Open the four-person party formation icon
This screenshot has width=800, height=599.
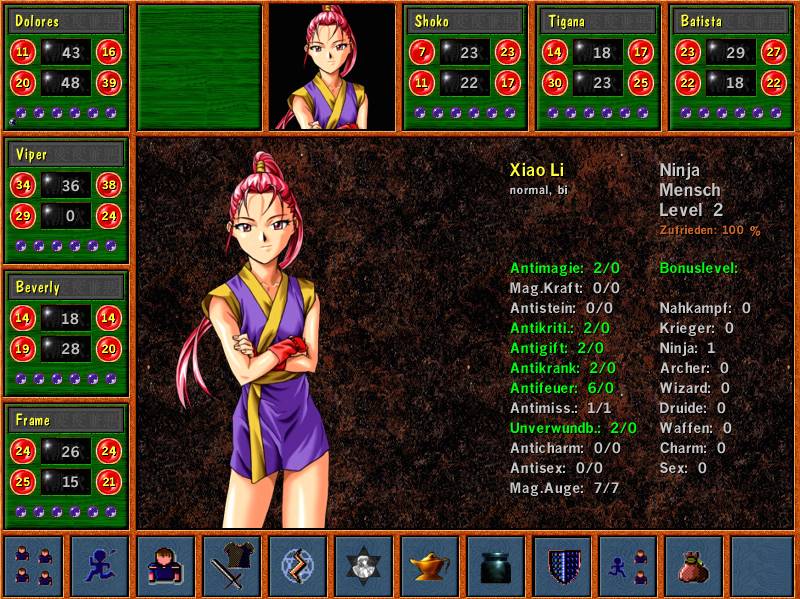click(34, 566)
